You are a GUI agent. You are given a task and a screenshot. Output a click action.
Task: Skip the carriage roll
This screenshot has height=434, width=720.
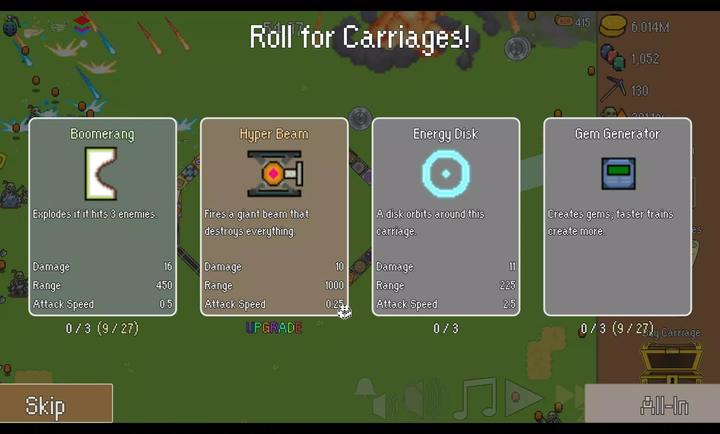click(56, 404)
